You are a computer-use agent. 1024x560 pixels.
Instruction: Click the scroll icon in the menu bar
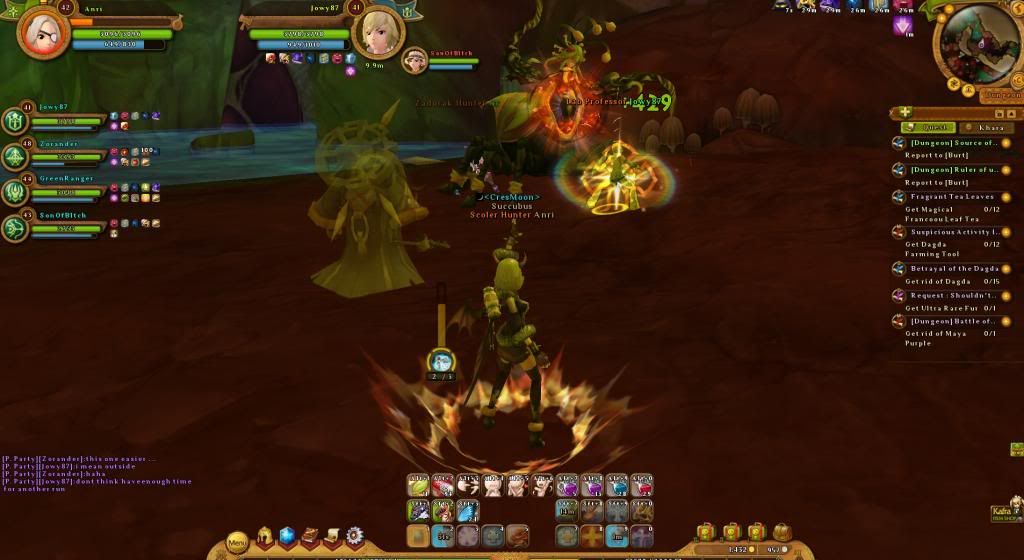[332, 537]
